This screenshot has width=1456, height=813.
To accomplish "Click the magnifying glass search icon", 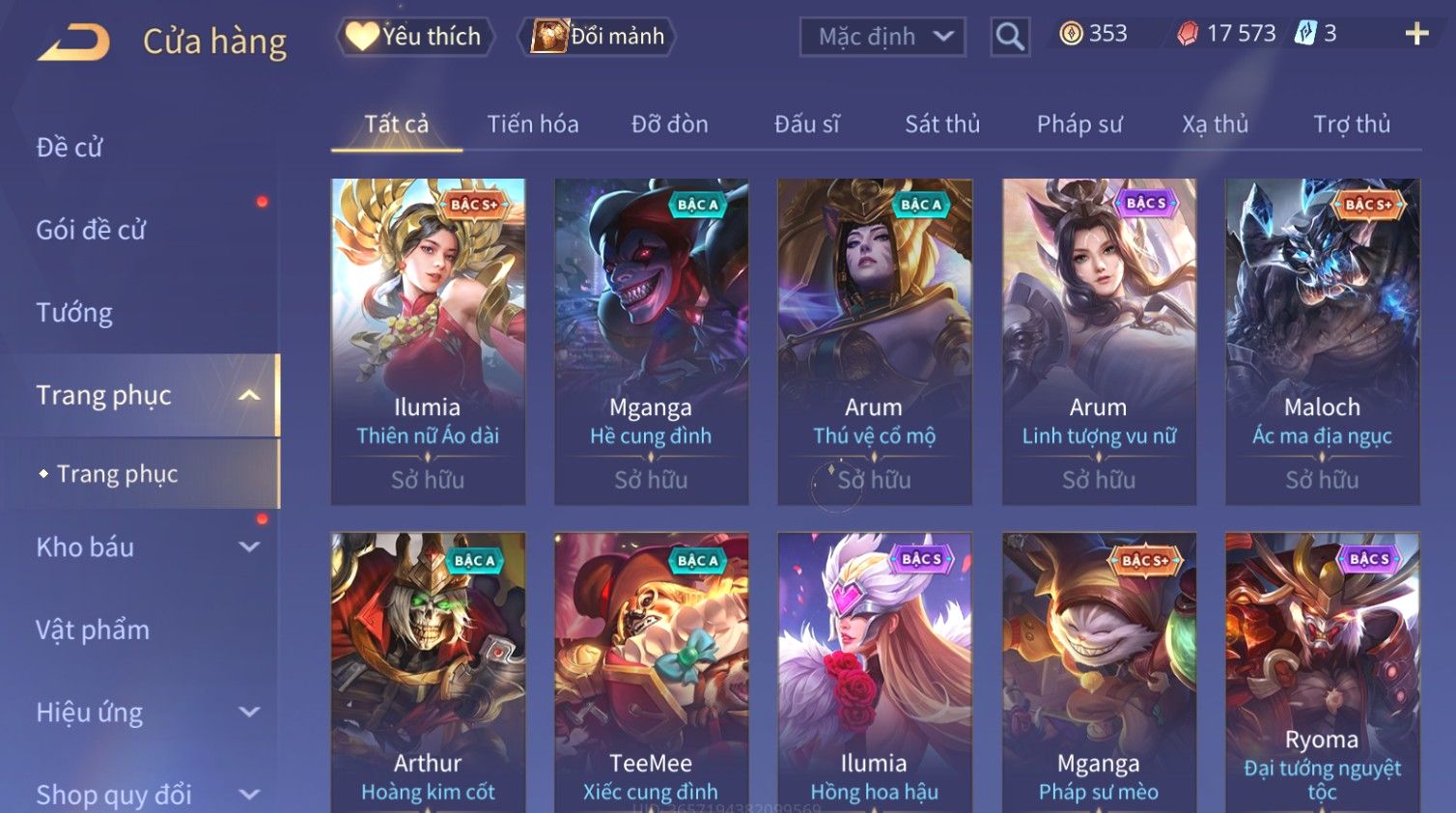I will 1010,37.
